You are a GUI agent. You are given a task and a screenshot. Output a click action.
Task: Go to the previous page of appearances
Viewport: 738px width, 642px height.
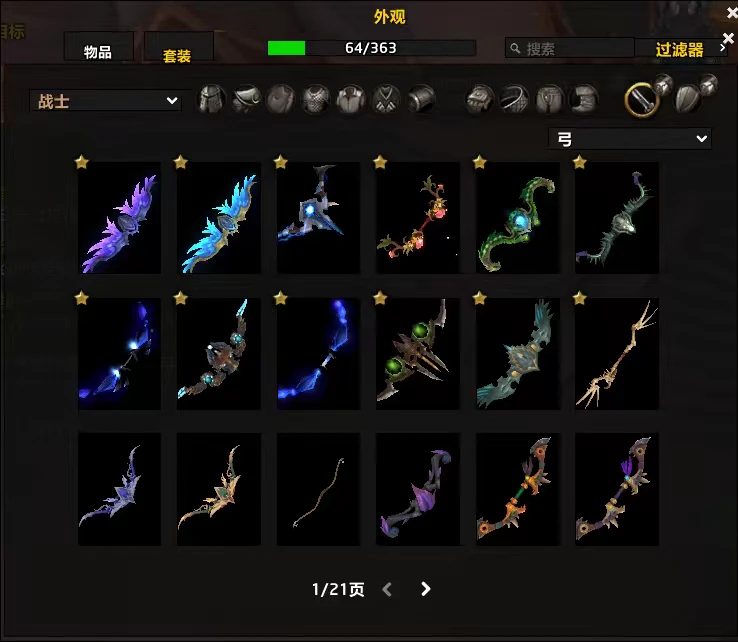click(x=388, y=589)
